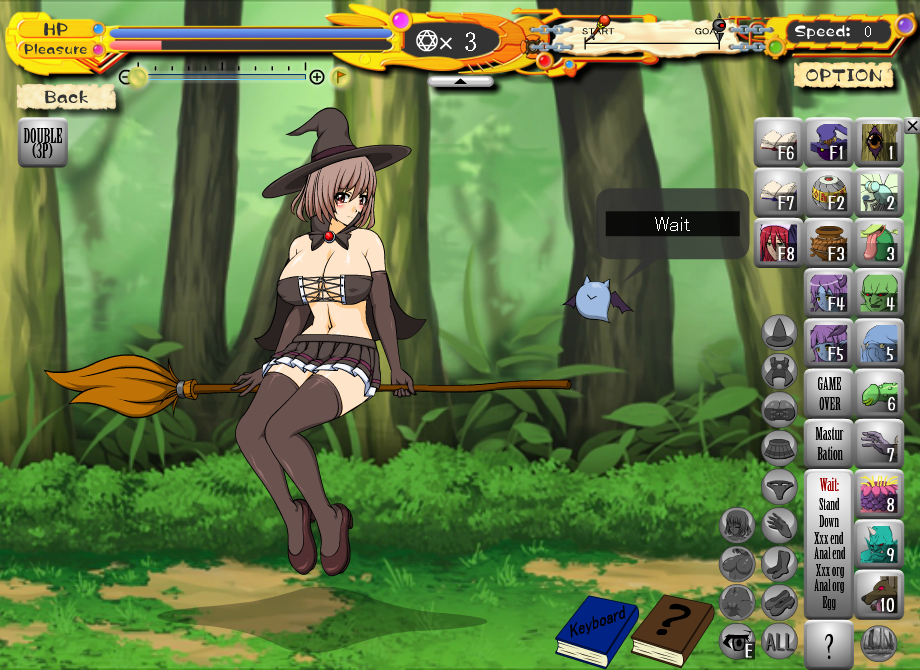The height and width of the screenshot is (670, 920).
Task: Choose the F3 pot slot
Action: click(x=829, y=243)
